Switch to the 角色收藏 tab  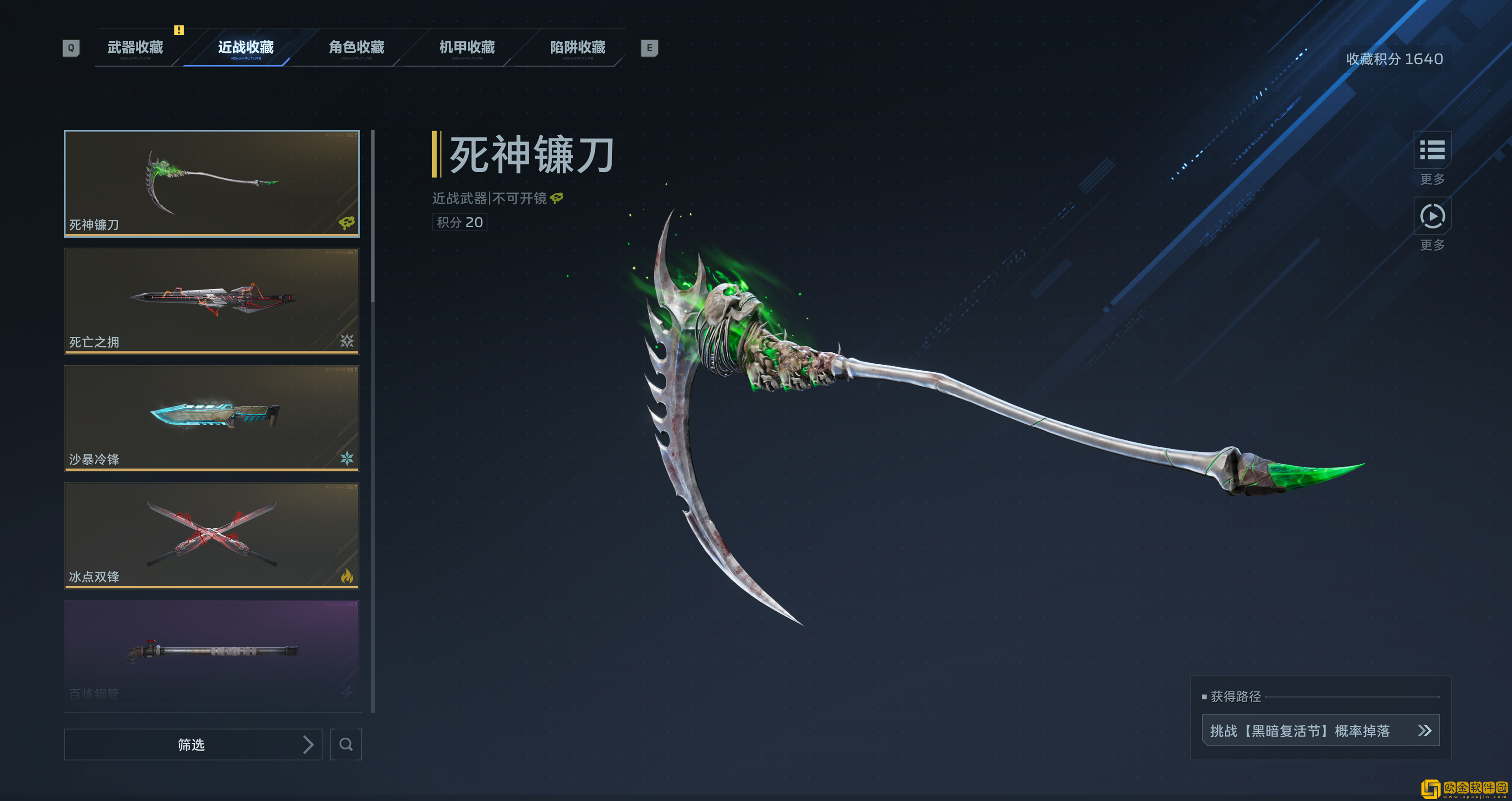point(356,48)
